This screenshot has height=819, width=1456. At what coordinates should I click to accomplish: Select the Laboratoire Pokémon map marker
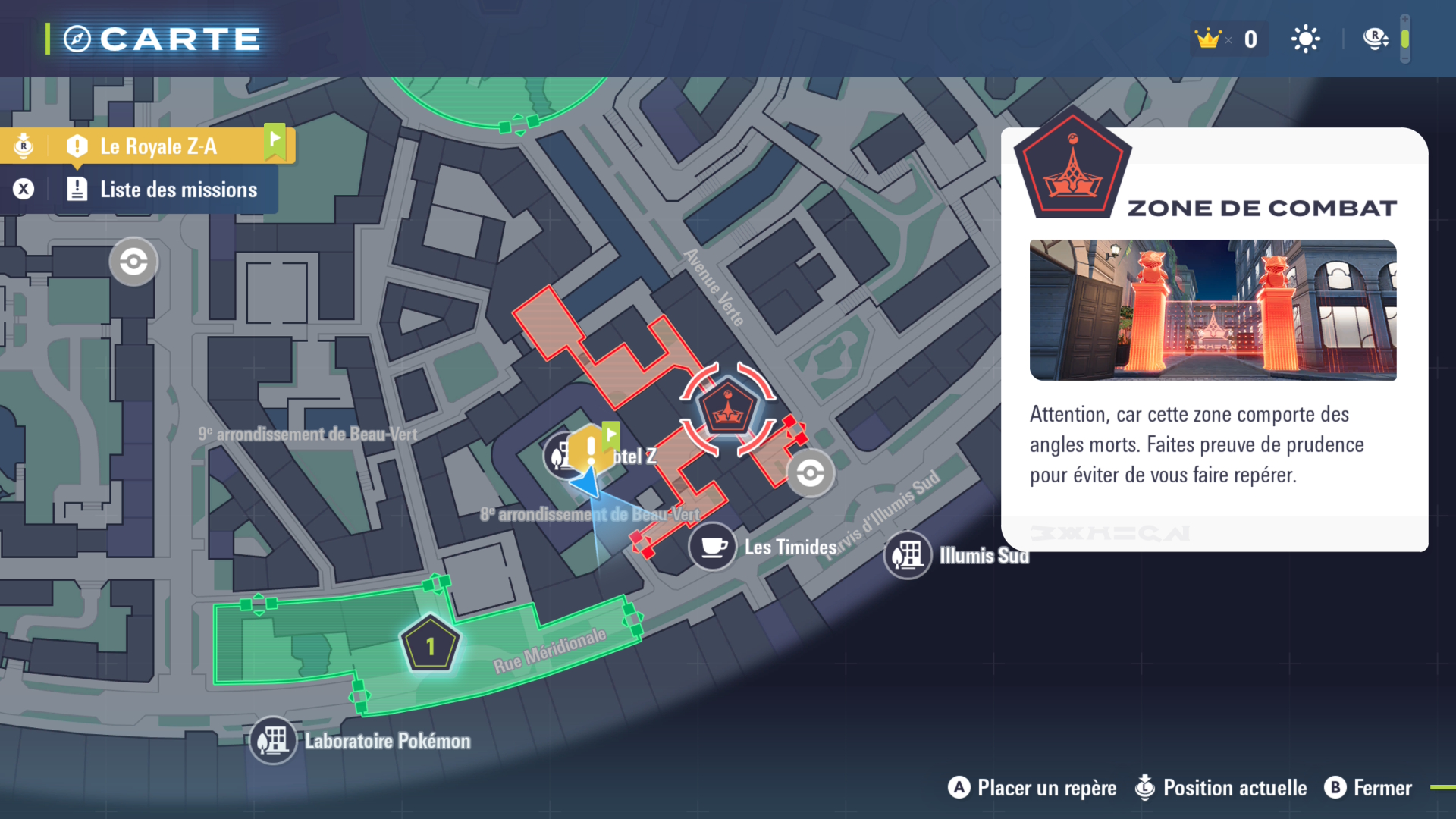273,740
